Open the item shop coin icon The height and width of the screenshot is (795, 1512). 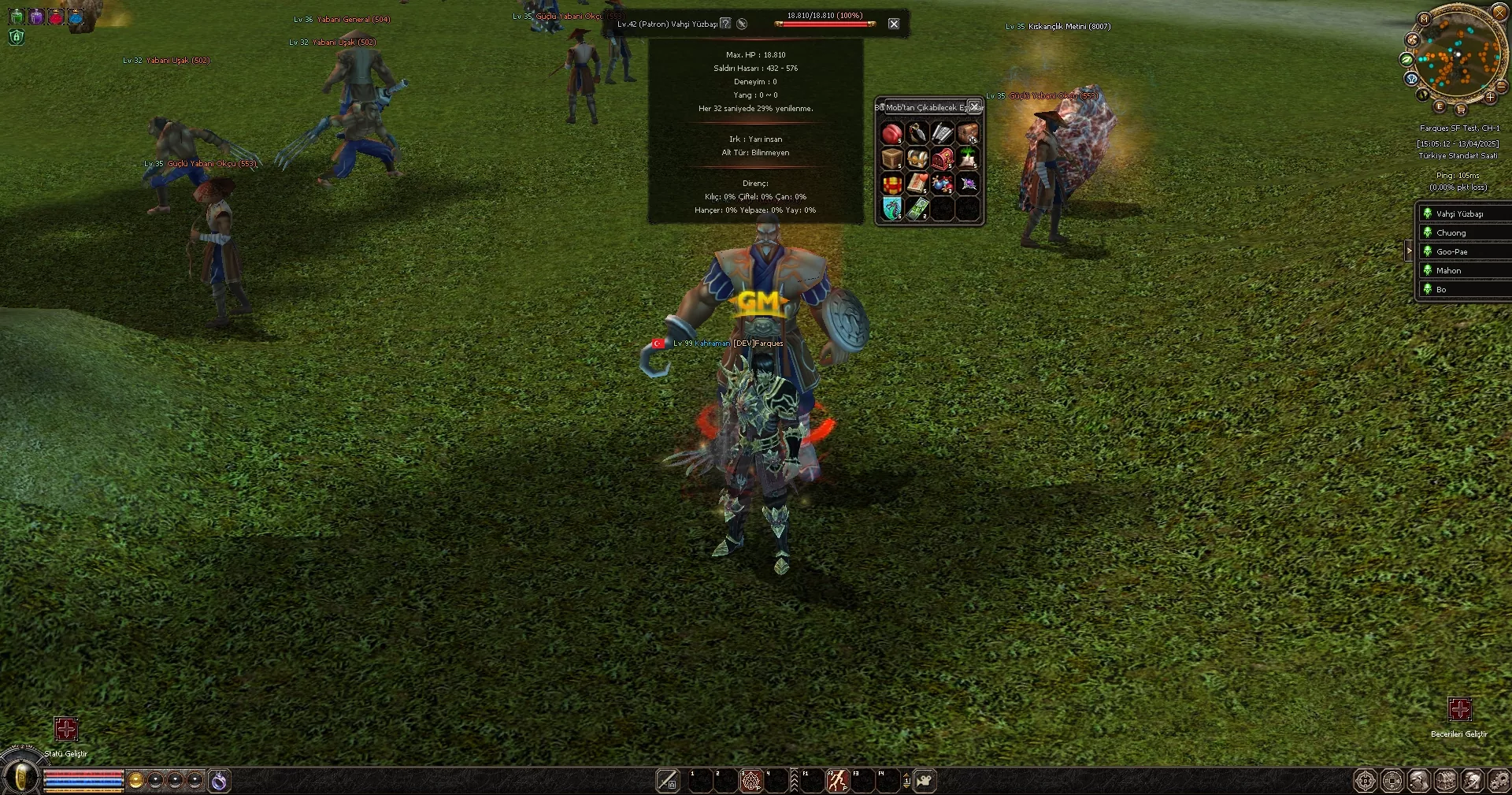pos(1392,781)
